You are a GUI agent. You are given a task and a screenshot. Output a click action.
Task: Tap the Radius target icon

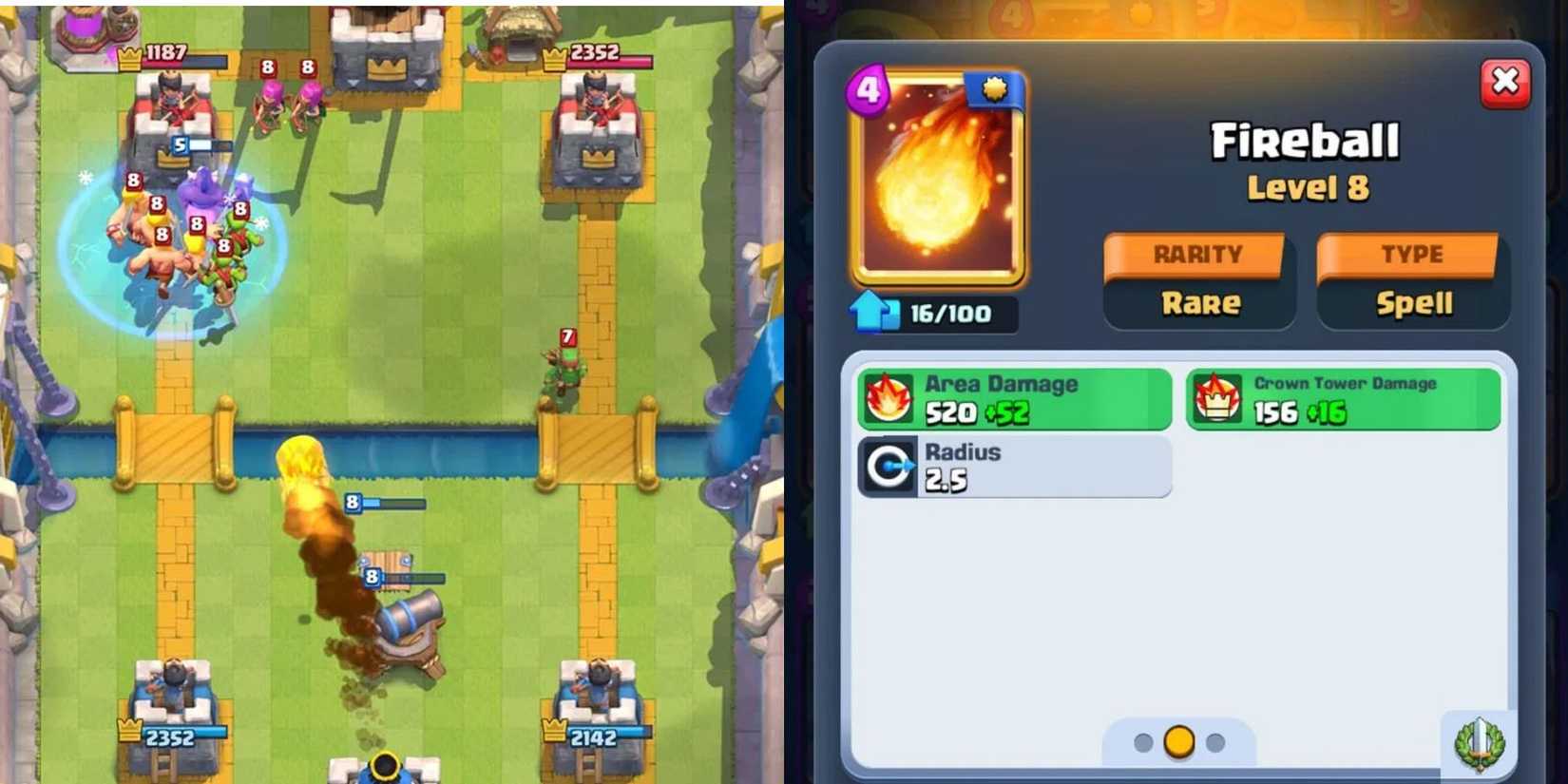(x=888, y=466)
